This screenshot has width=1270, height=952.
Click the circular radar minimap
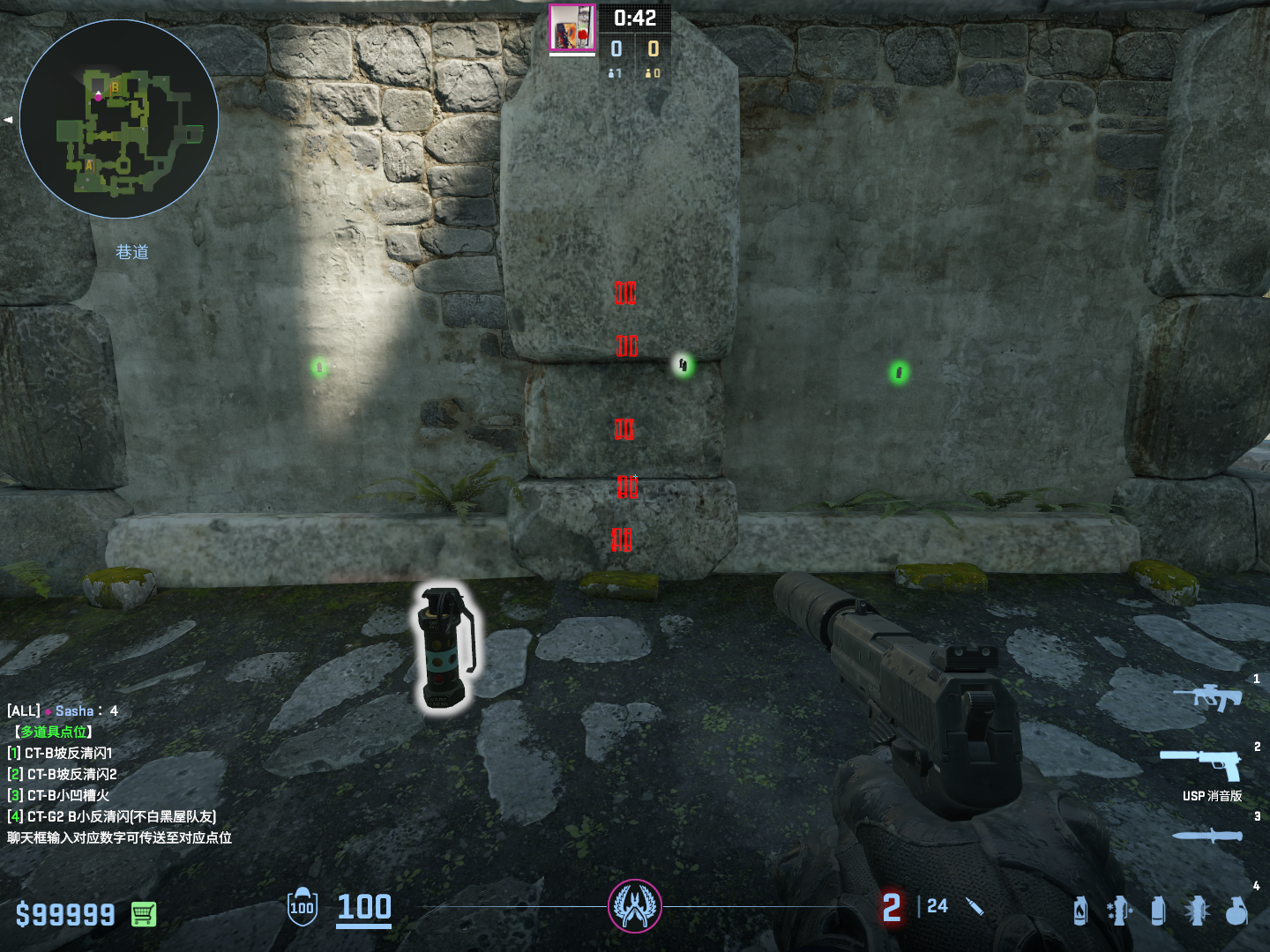click(x=119, y=119)
